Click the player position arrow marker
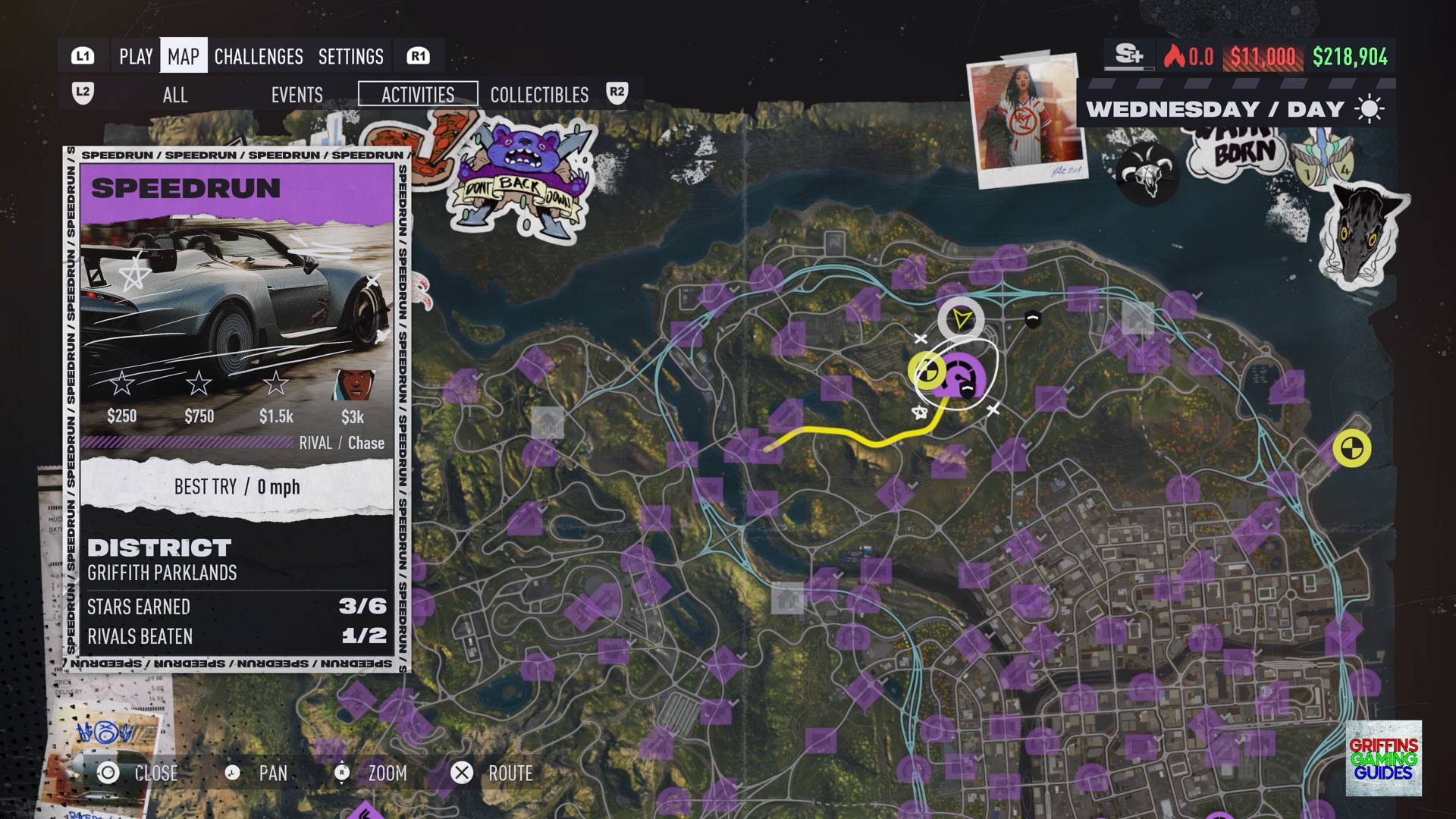 (x=961, y=319)
